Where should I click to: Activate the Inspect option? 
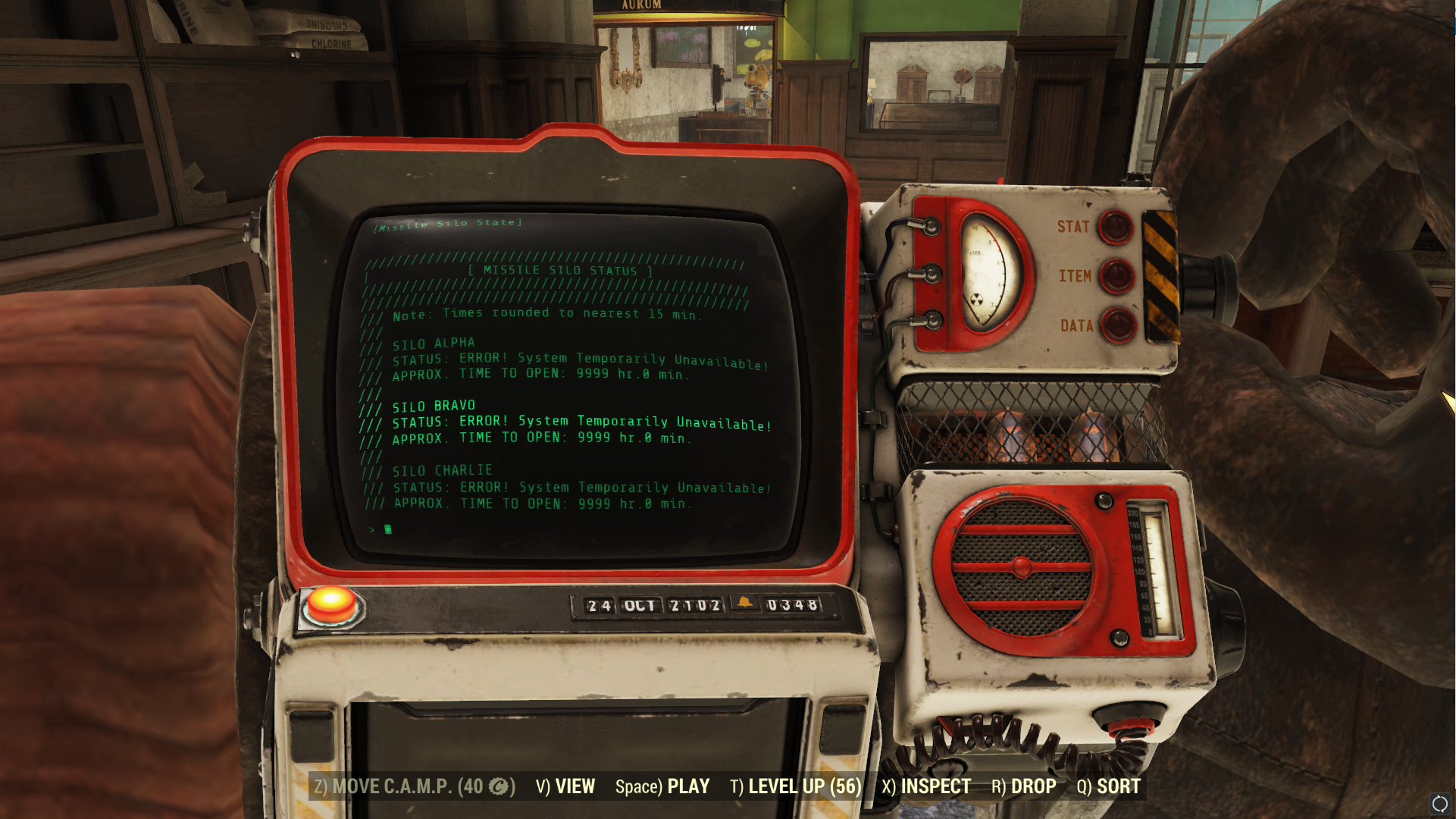click(x=926, y=787)
